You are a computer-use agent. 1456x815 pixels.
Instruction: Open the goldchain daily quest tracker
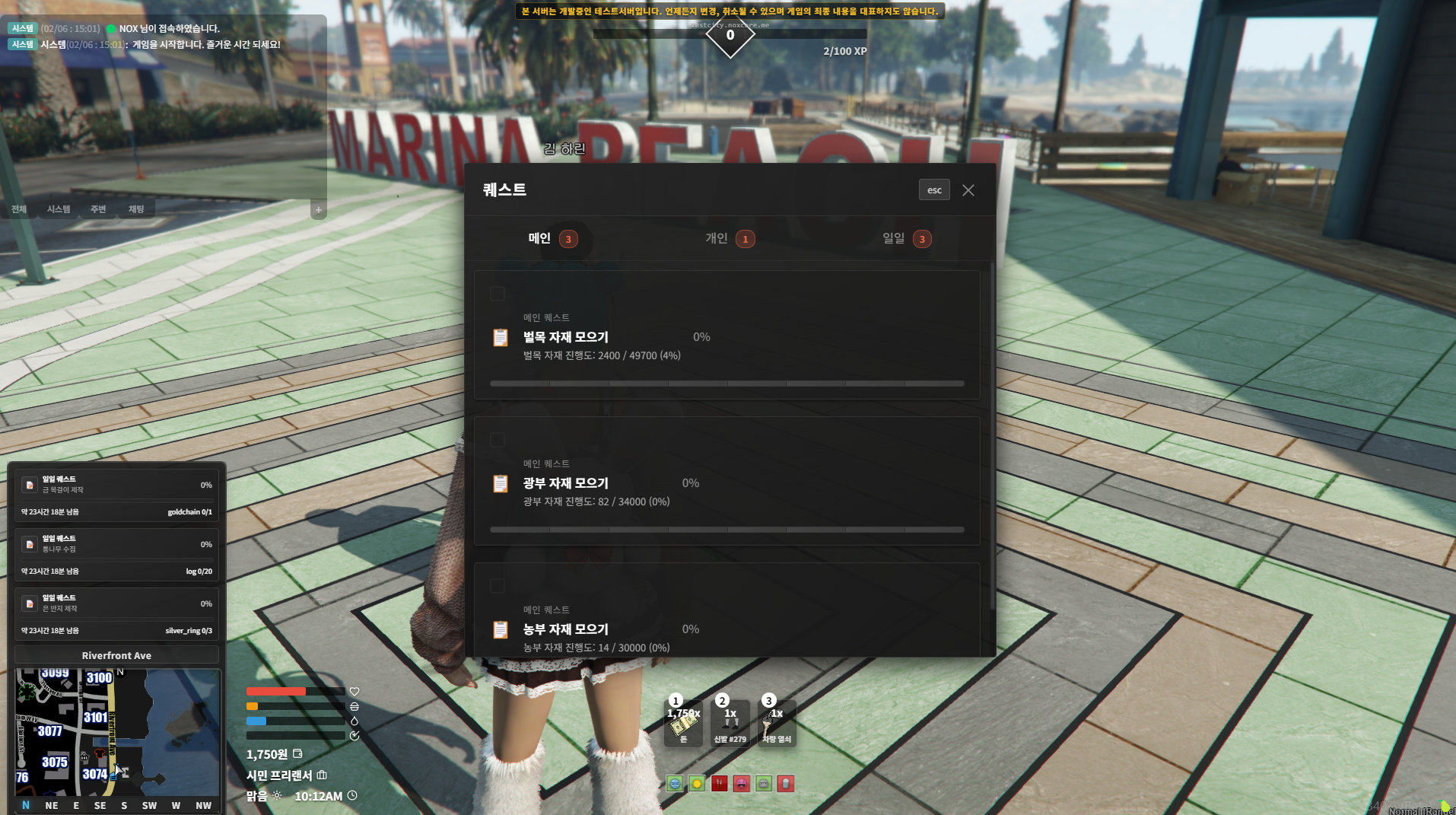click(x=116, y=496)
